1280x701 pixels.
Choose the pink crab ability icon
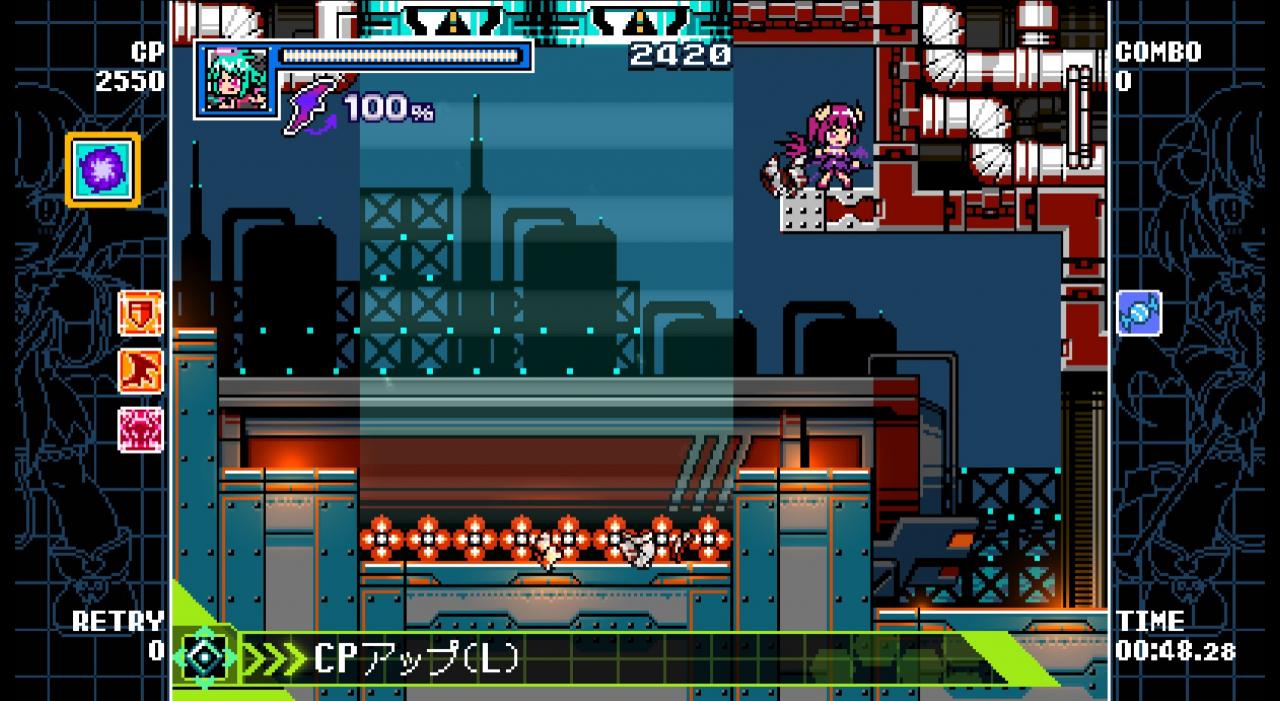[140, 429]
